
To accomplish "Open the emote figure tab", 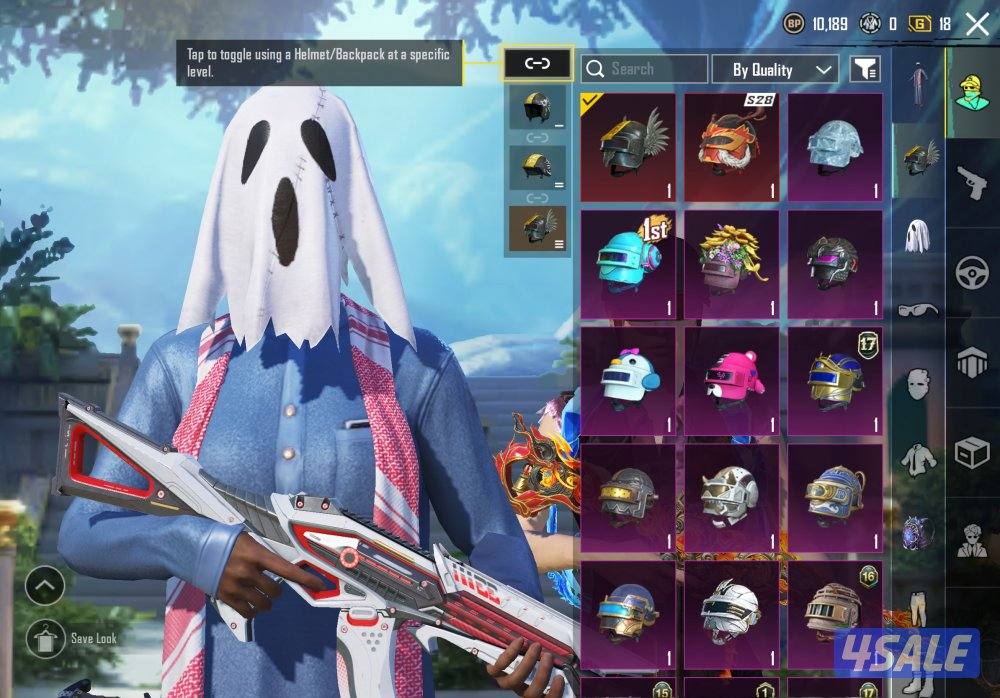I will point(972,539).
